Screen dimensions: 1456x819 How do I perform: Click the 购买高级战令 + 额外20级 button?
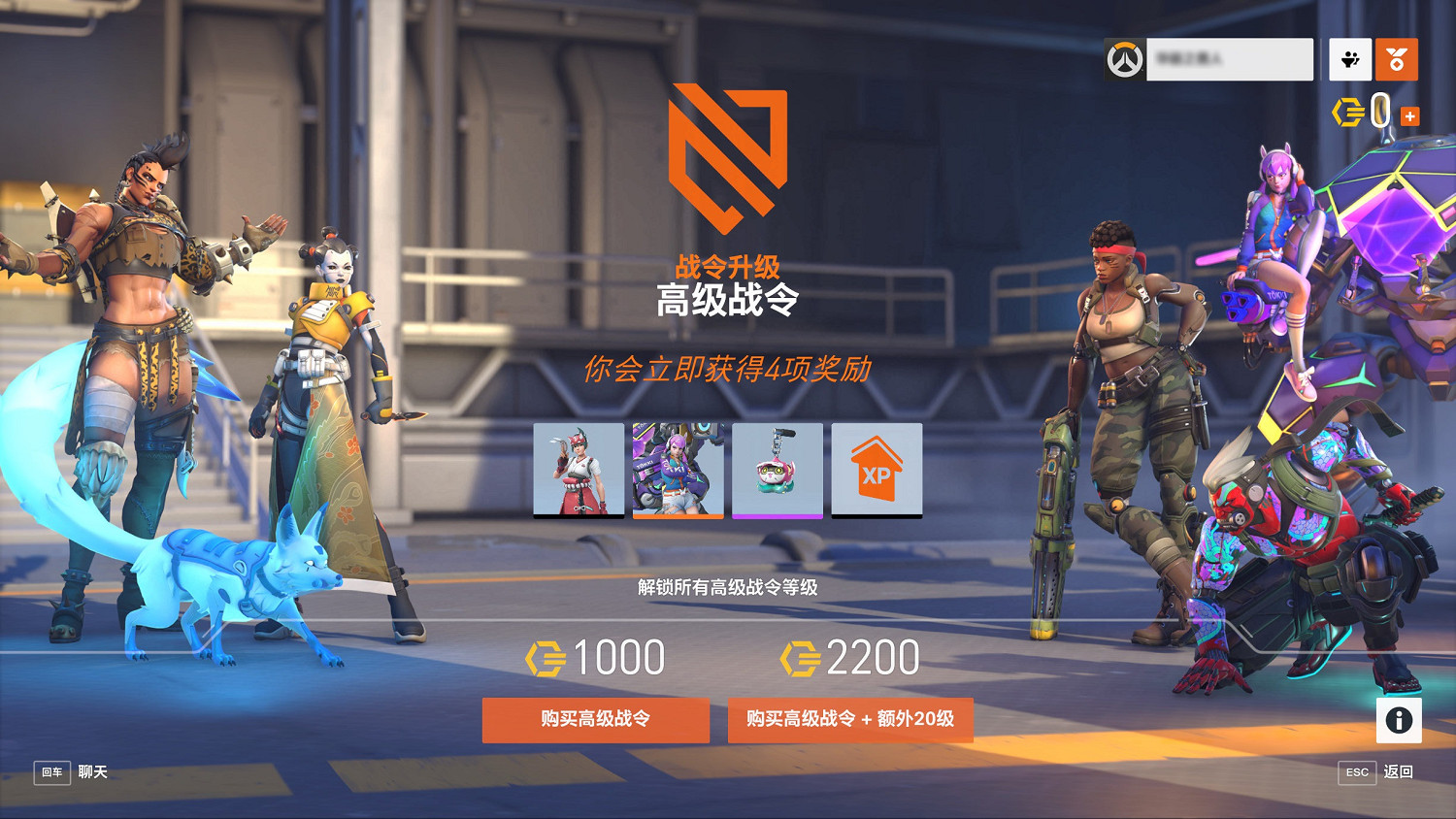click(x=850, y=720)
